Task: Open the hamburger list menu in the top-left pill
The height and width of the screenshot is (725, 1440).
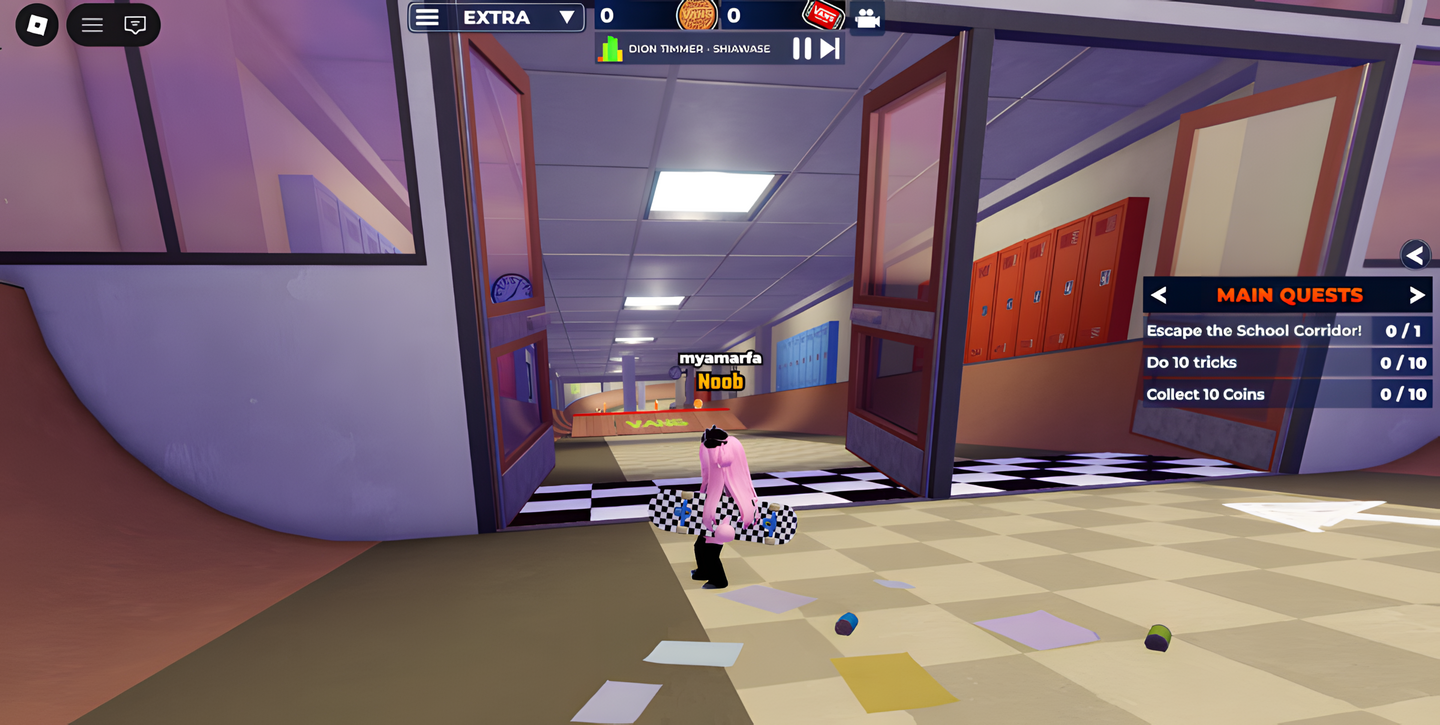Action: (92, 25)
